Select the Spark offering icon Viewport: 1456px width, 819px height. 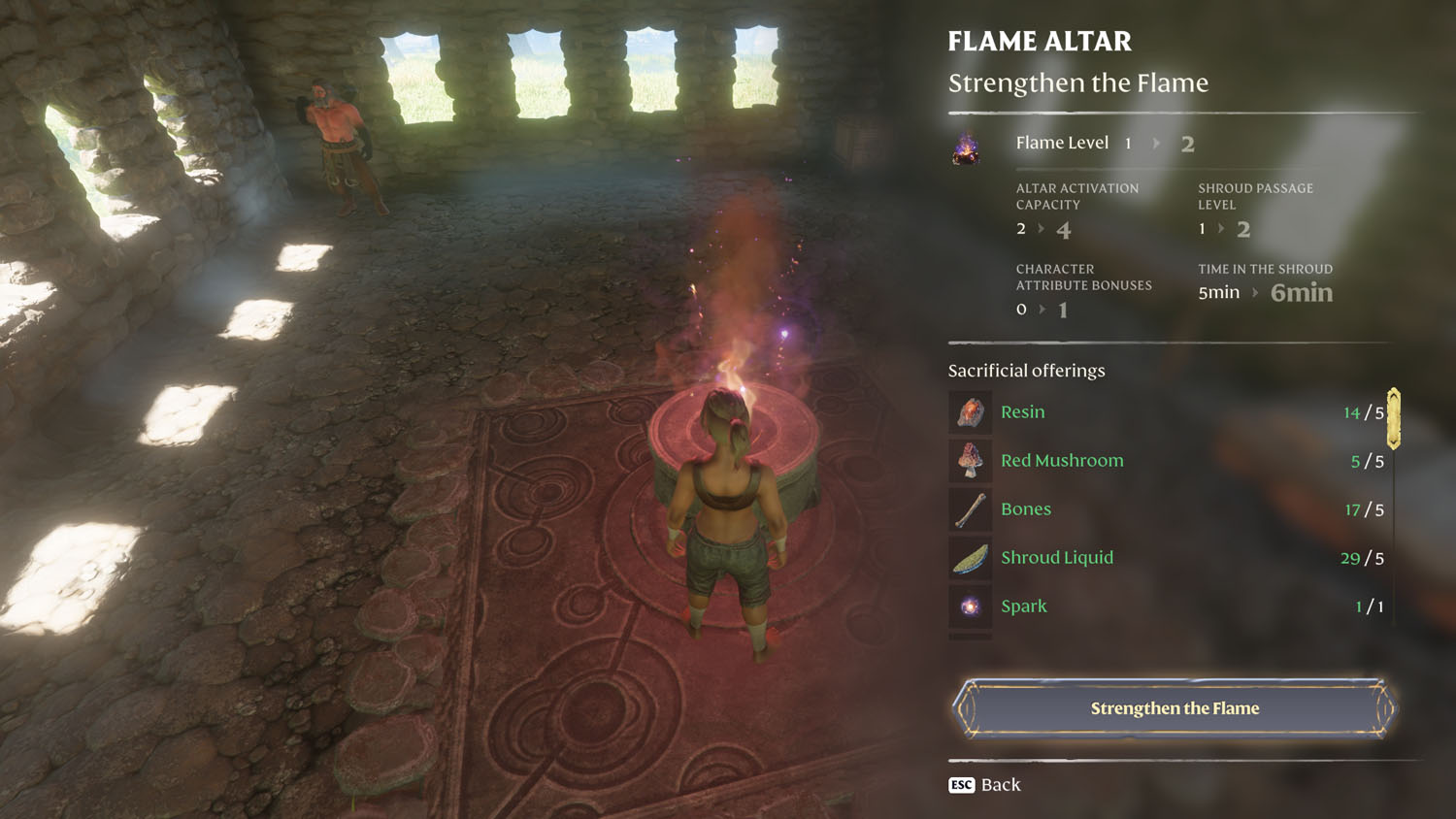(x=968, y=606)
